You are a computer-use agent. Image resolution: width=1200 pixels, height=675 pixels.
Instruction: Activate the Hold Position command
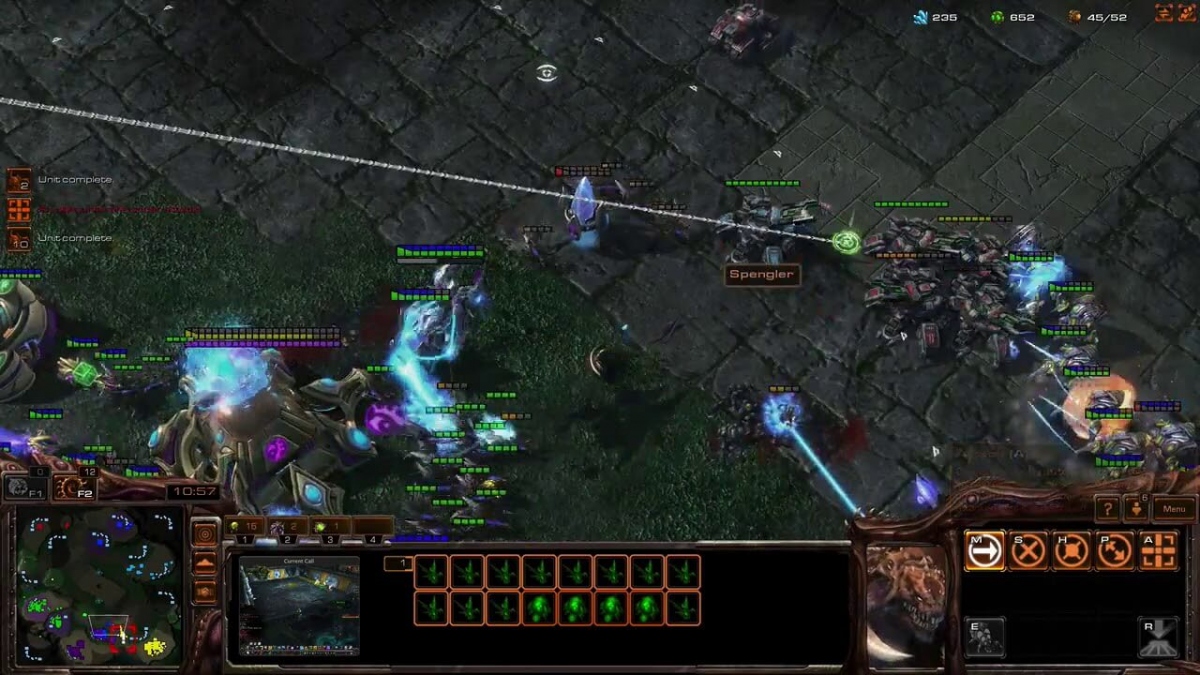tap(1072, 551)
